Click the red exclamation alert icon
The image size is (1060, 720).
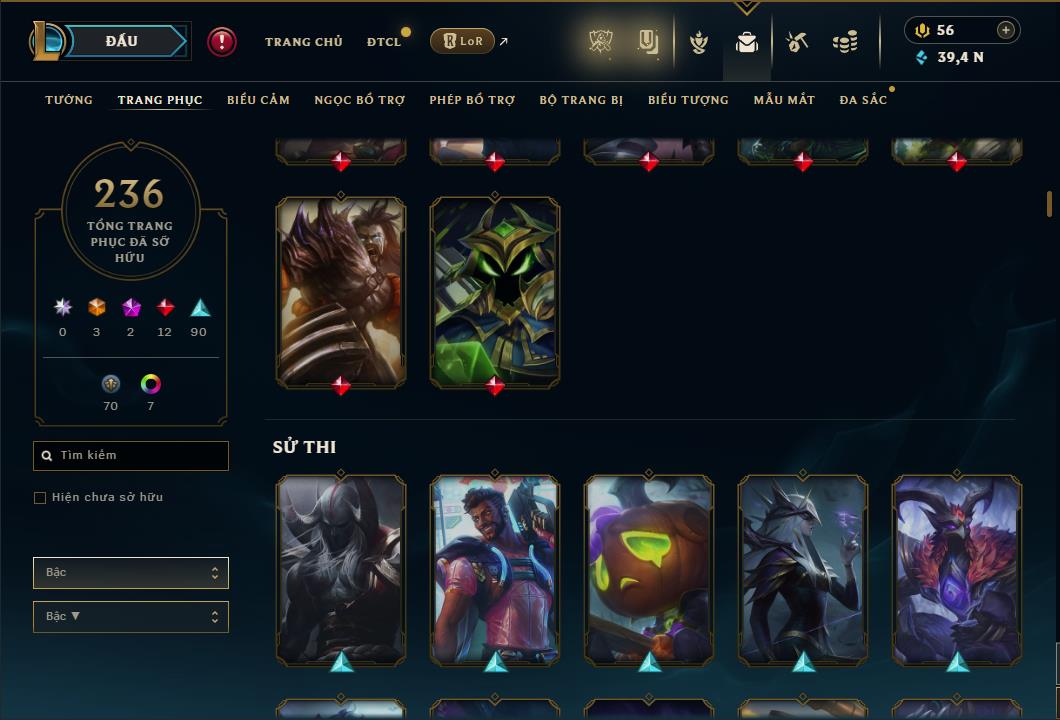click(x=222, y=42)
